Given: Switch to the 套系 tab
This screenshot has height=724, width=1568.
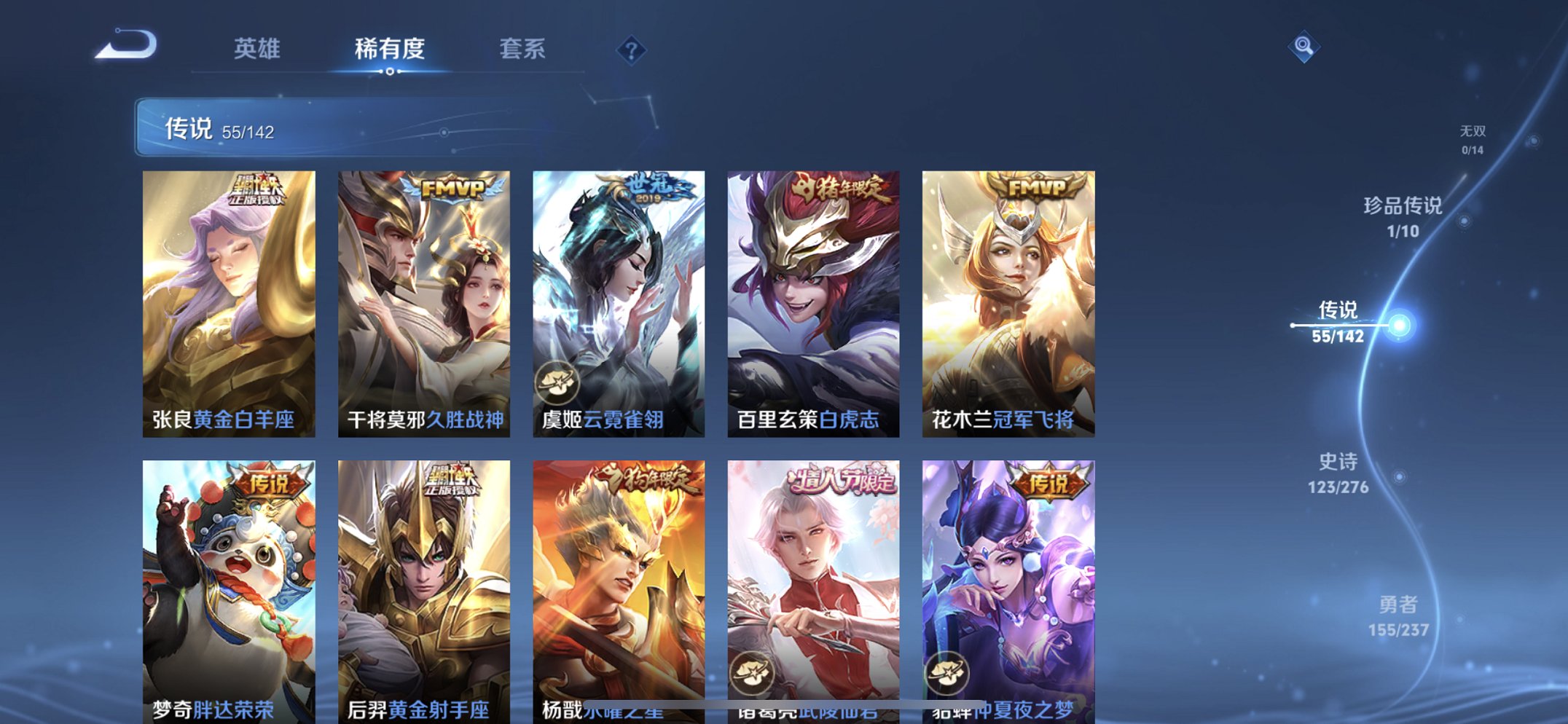Looking at the screenshot, I should click(523, 48).
